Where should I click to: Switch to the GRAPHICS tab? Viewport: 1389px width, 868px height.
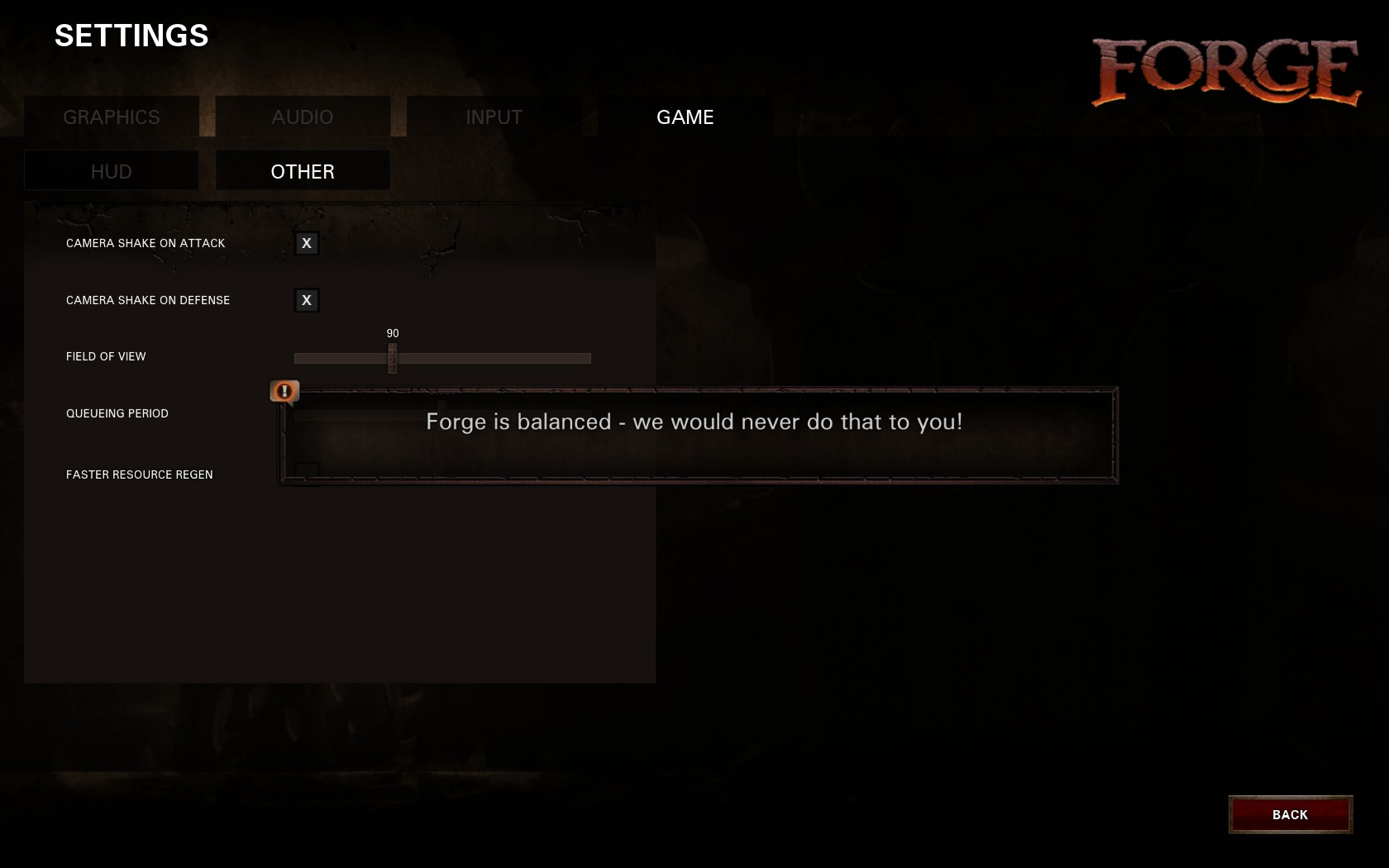point(111,117)
